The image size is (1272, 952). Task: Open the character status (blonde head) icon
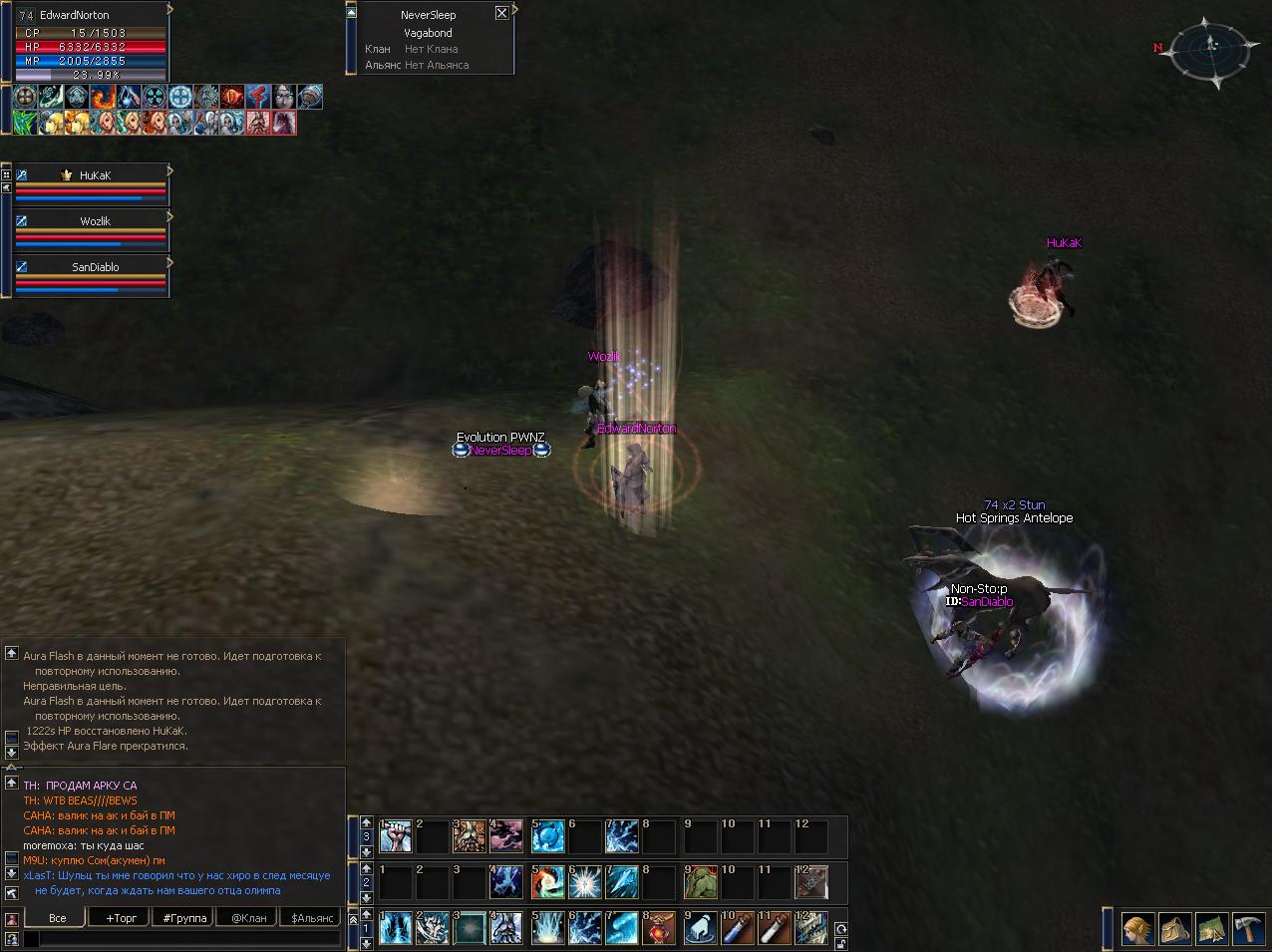(x=1138, y=929)
